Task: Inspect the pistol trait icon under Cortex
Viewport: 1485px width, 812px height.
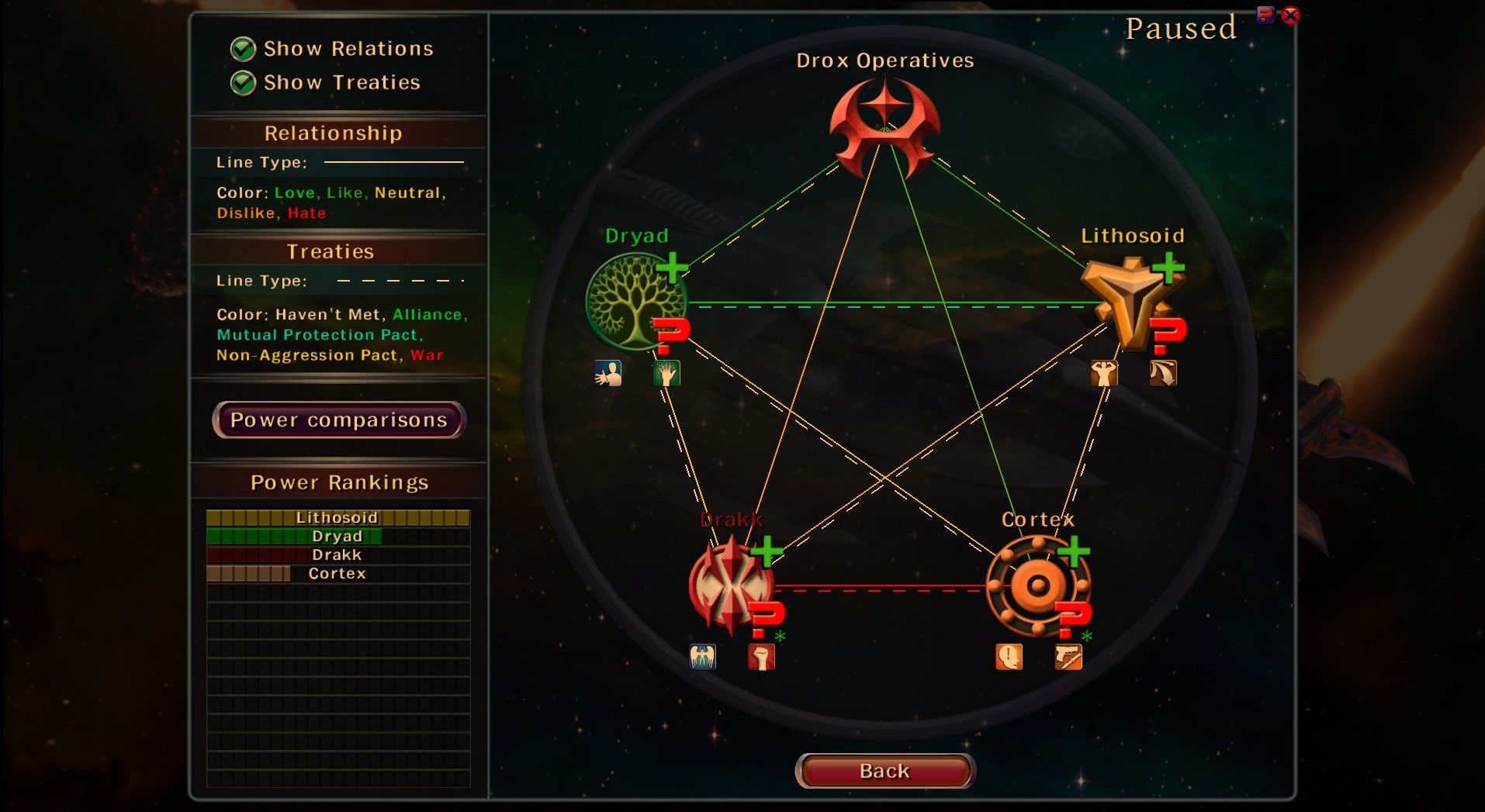Action: (x=1068, y=657)
